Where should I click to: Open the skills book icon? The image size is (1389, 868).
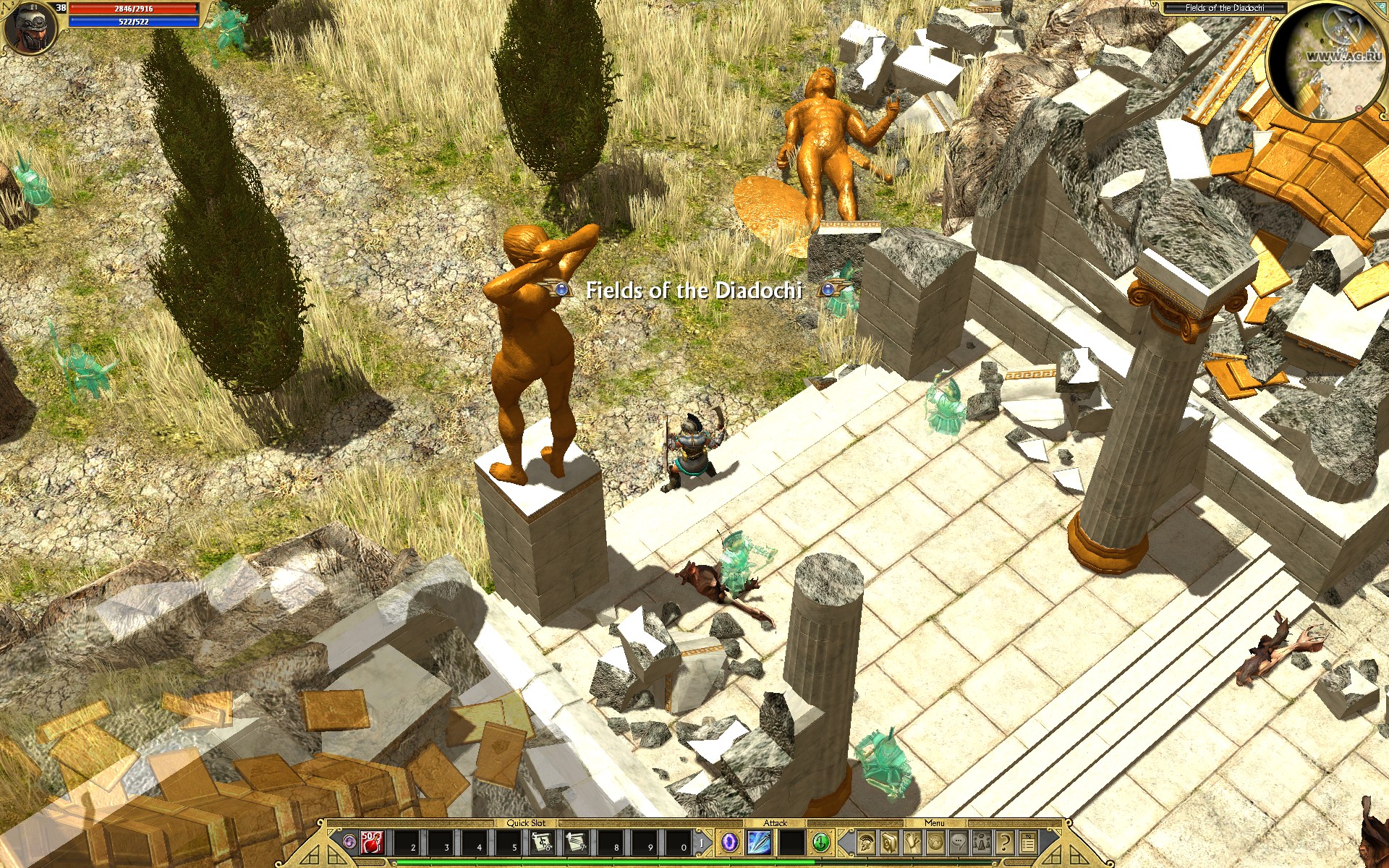pyautogui.click(x=888, y=842)
